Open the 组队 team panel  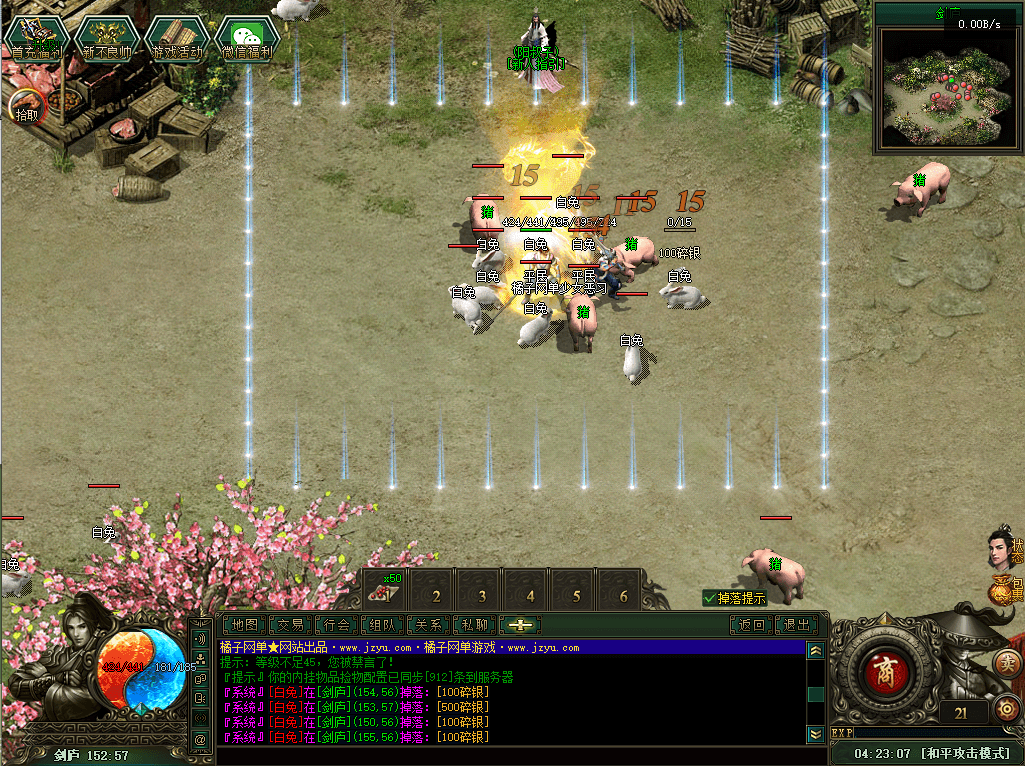coord(383,625)
